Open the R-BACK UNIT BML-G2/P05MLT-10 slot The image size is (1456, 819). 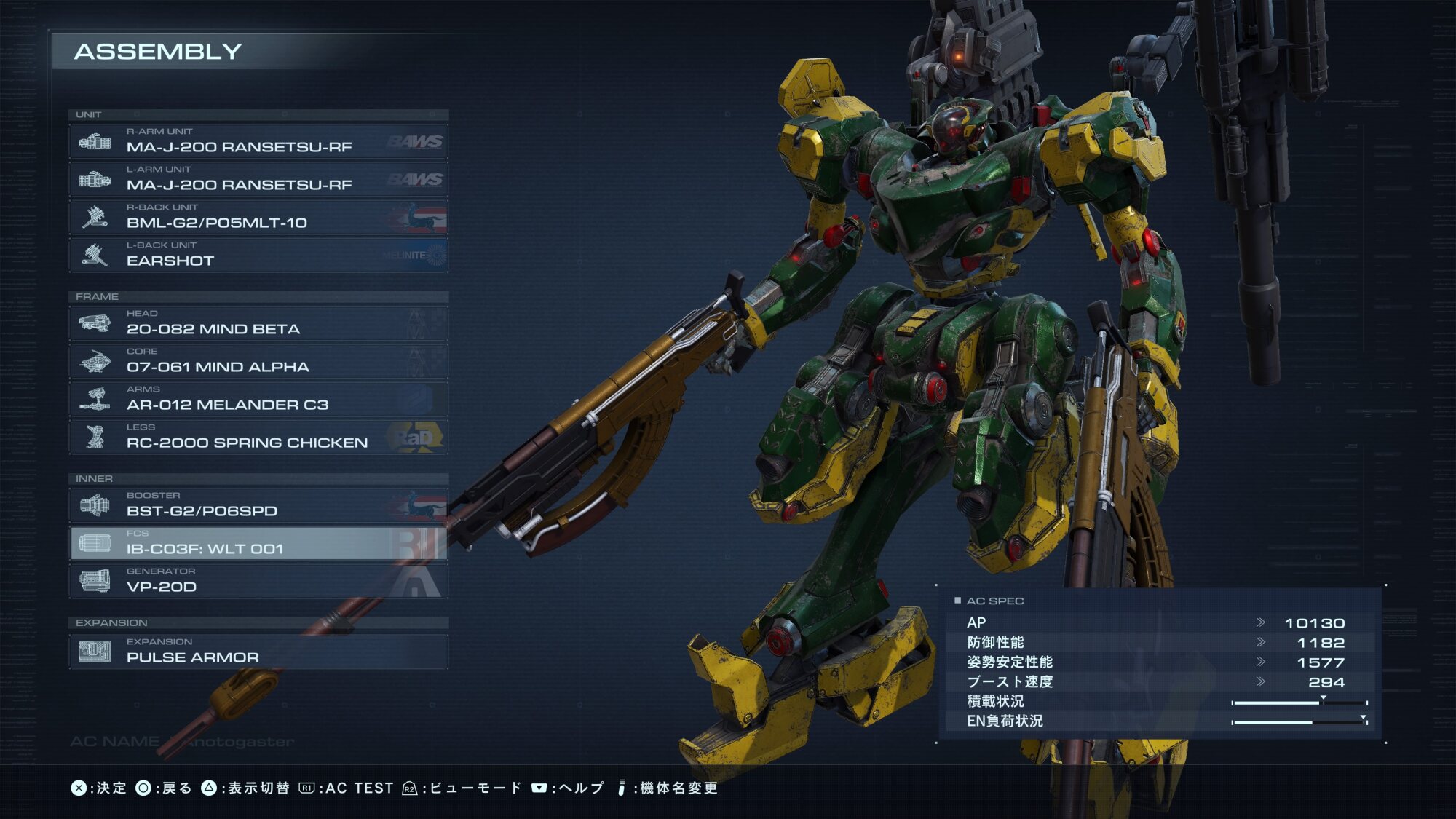(258, 217)
